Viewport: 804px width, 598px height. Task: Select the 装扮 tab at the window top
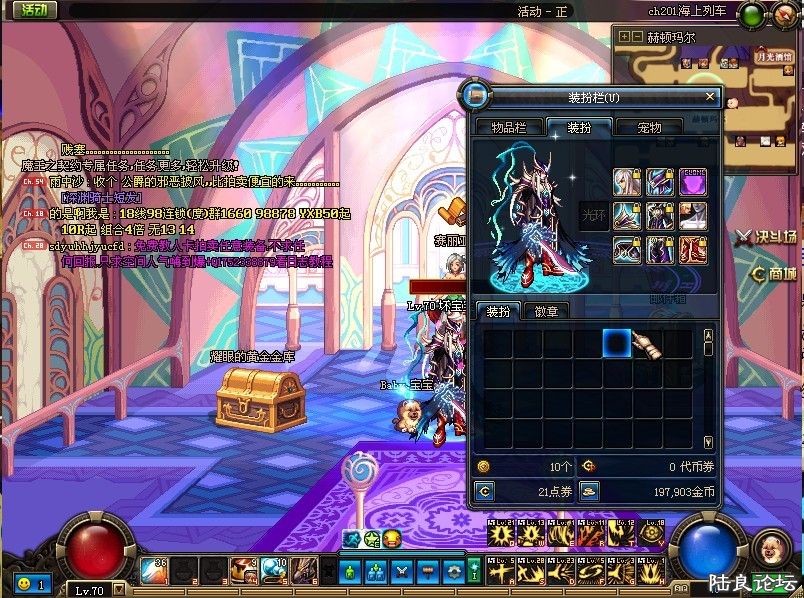click(578, 127)
